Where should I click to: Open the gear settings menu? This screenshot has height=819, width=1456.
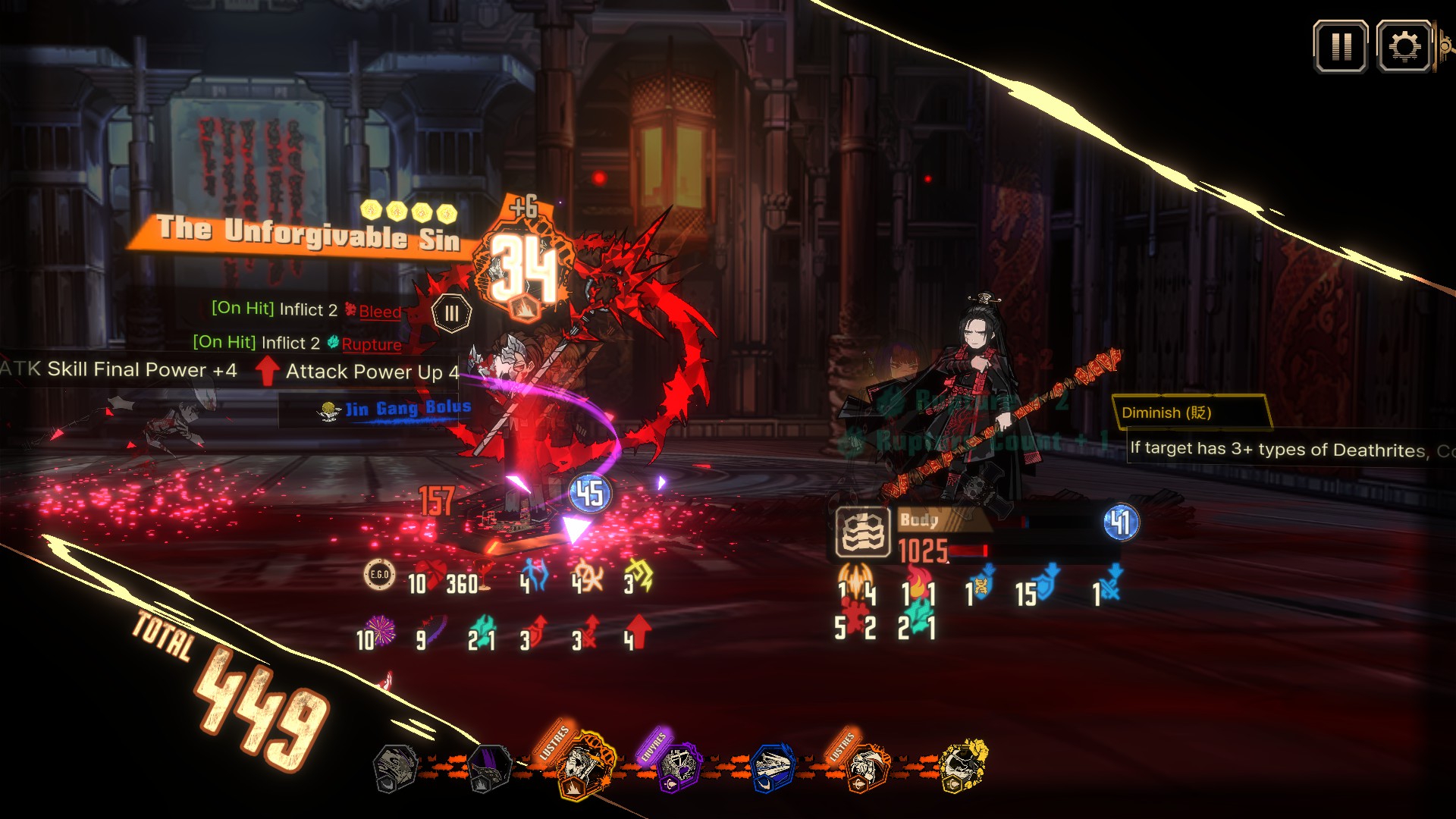coord(1404,47)
